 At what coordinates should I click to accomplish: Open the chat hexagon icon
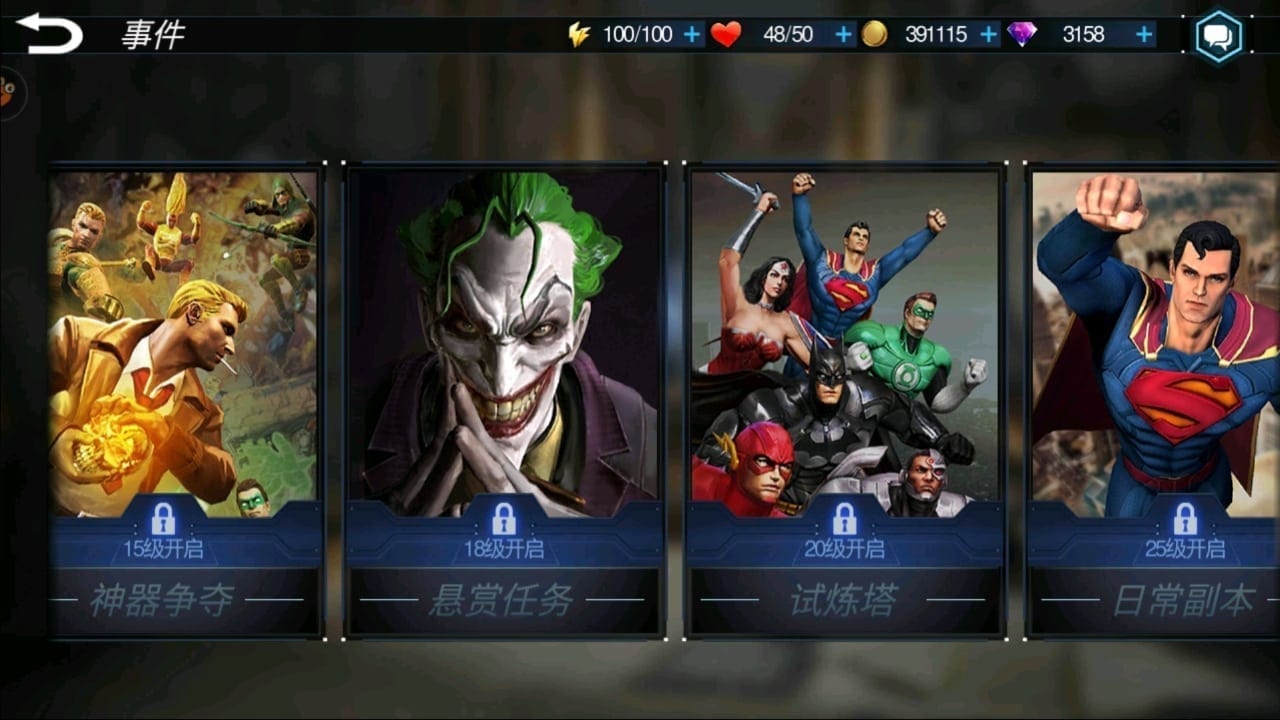pyautogui.click(x=1218, y=37)
